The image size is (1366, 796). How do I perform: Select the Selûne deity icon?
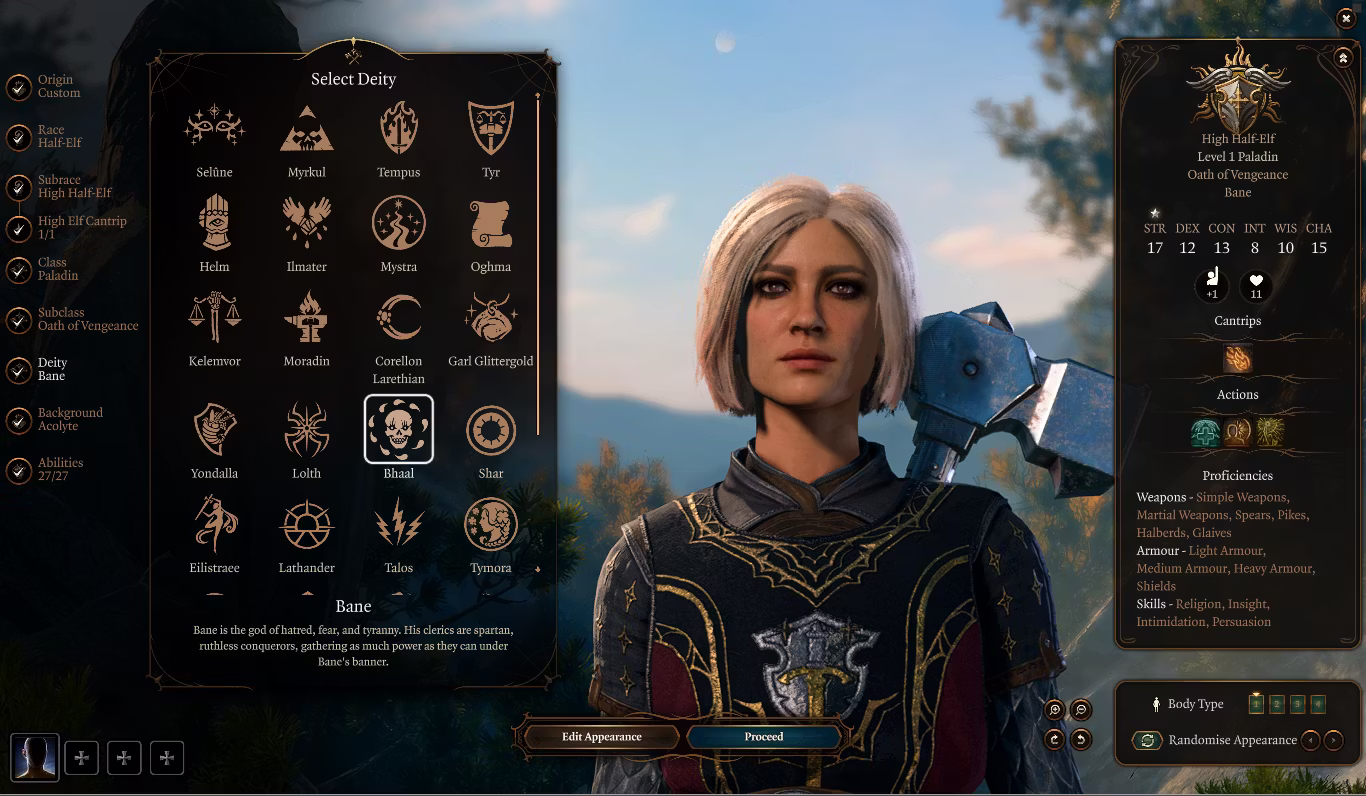tap(214, 129)
